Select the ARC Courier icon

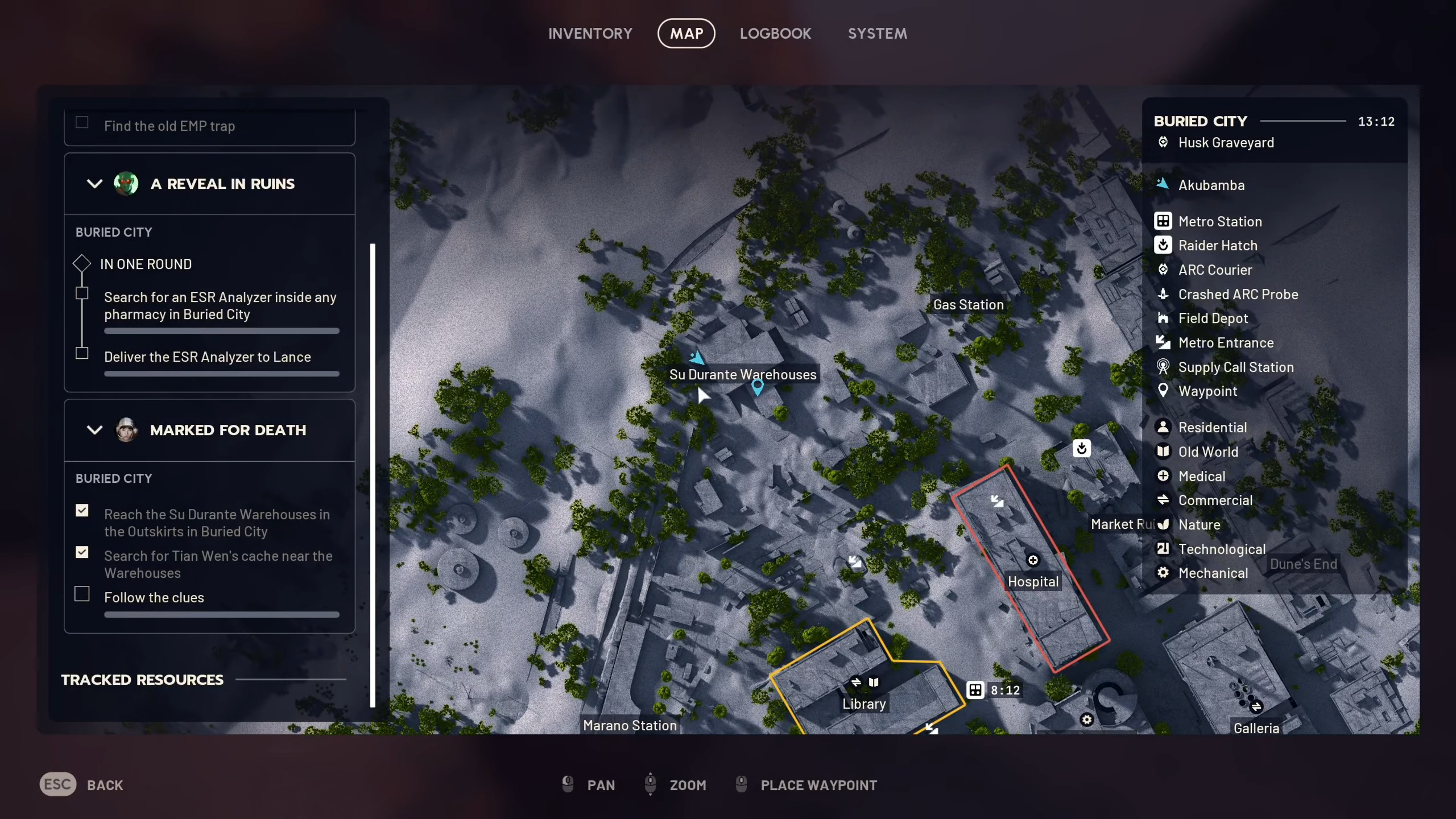1164,270
